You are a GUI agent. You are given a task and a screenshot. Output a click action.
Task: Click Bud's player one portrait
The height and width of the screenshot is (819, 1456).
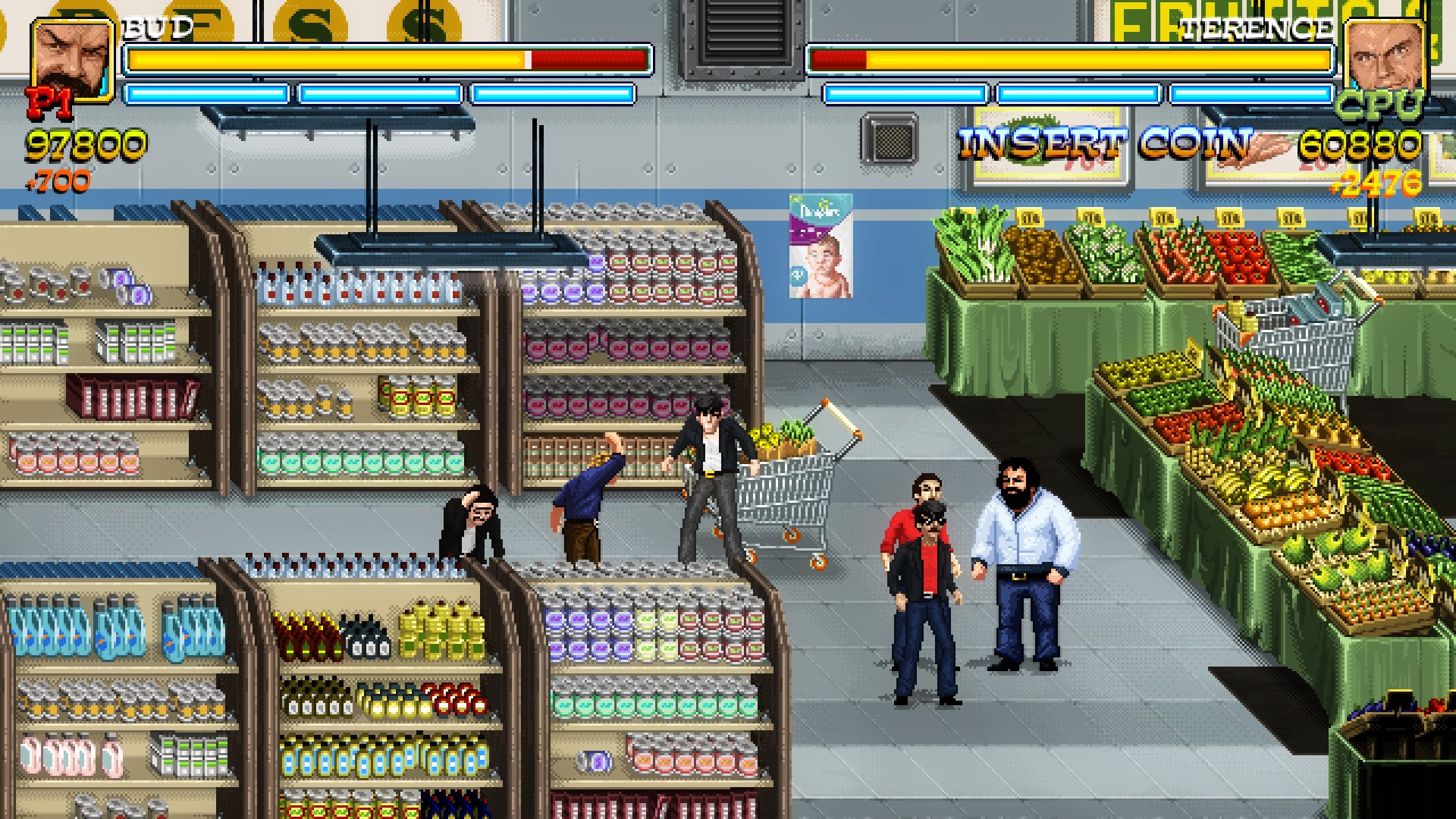pos(71,61)
